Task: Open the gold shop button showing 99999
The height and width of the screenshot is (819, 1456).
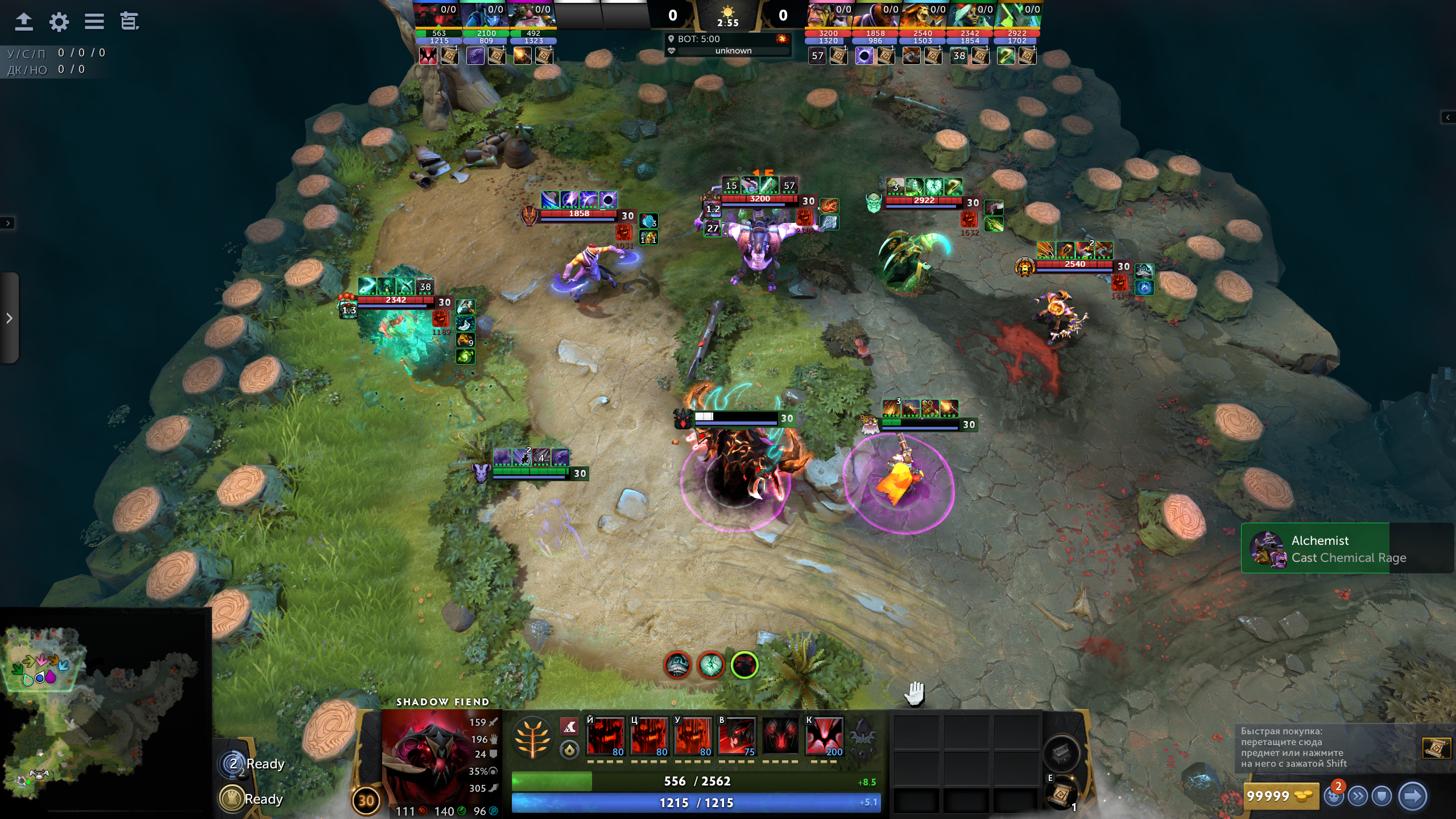Action: [1281, 796]
